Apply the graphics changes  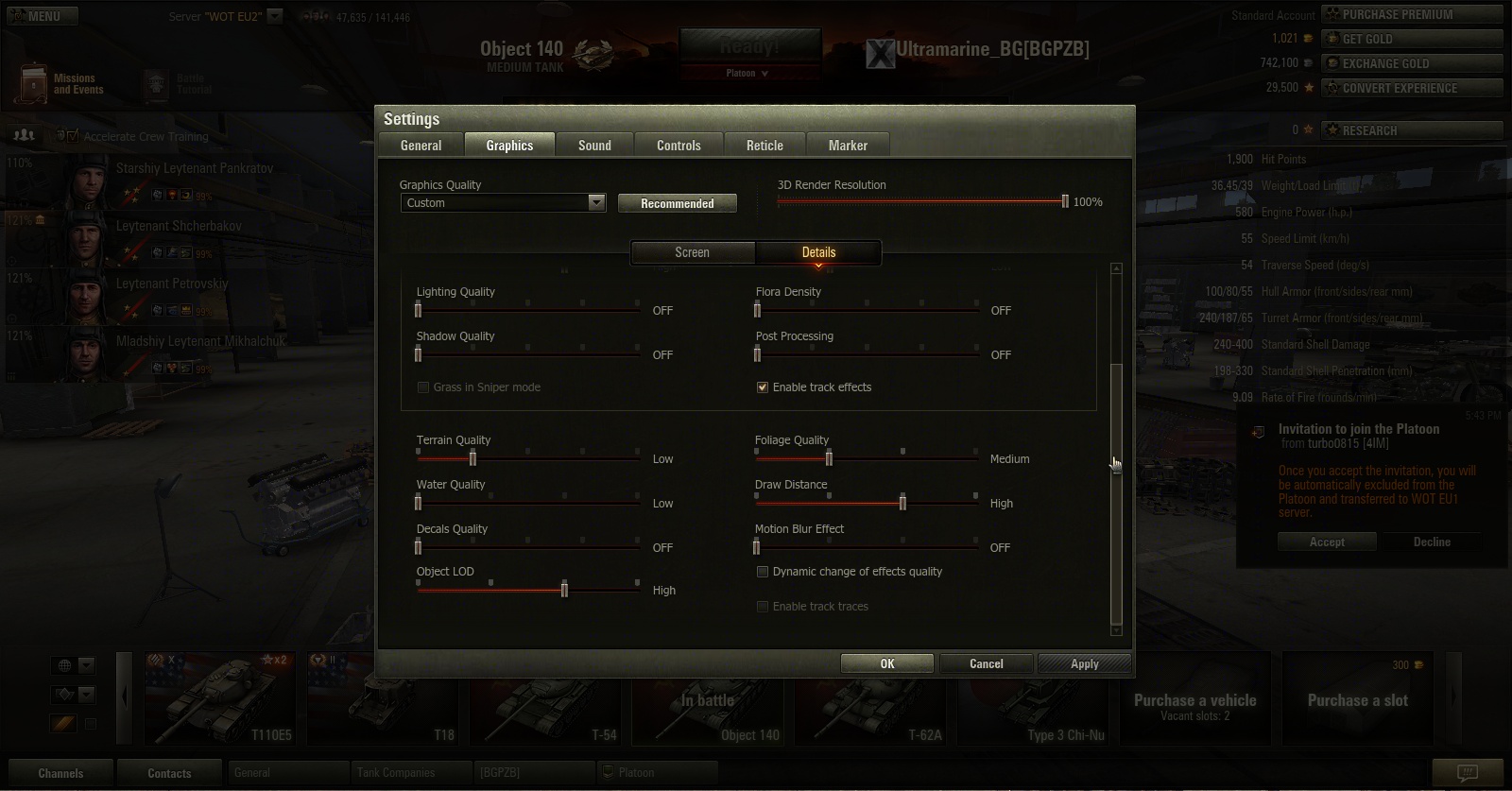click(x=1084, y=663)
